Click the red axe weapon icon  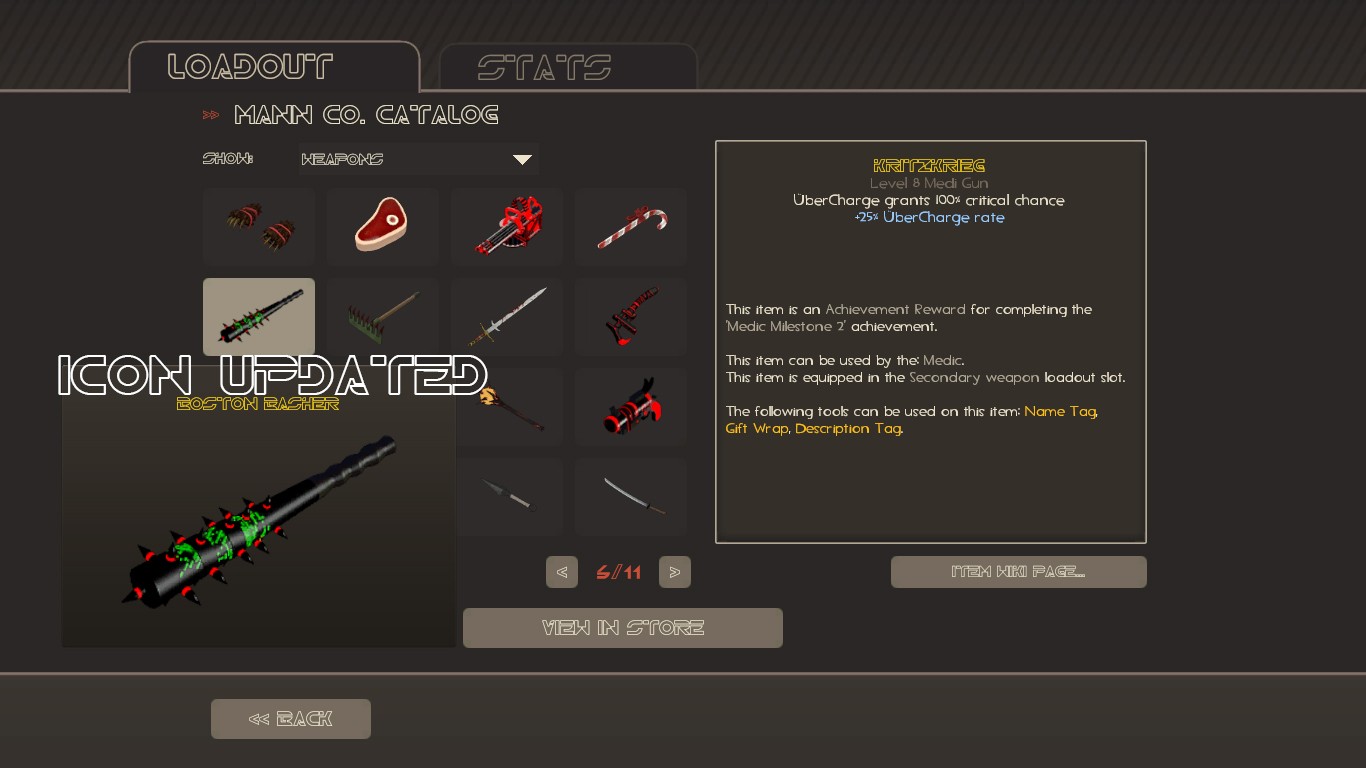click(630, 316)
